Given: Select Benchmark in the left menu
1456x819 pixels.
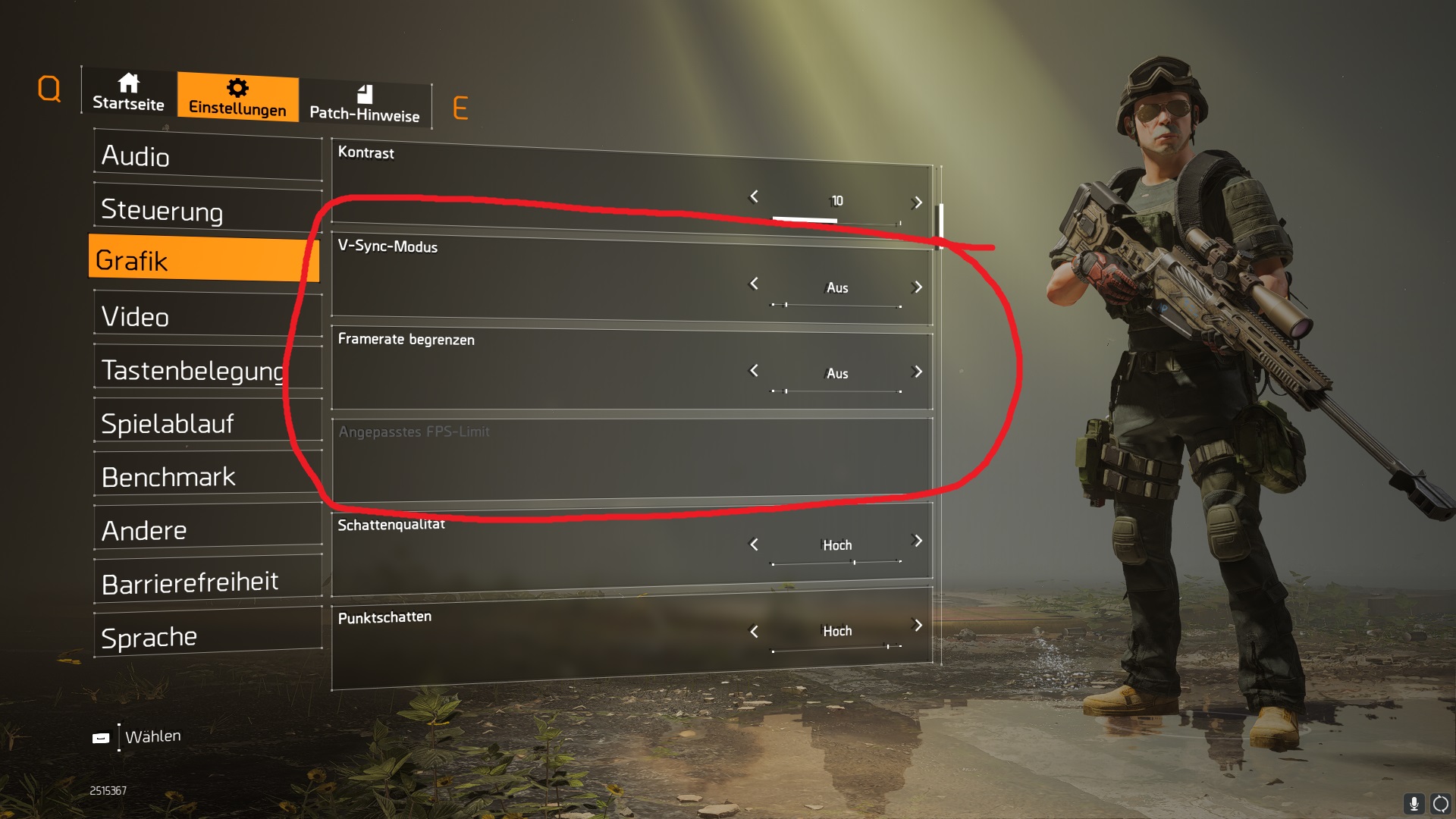Looking at the screenshot, I should [205, 475].
